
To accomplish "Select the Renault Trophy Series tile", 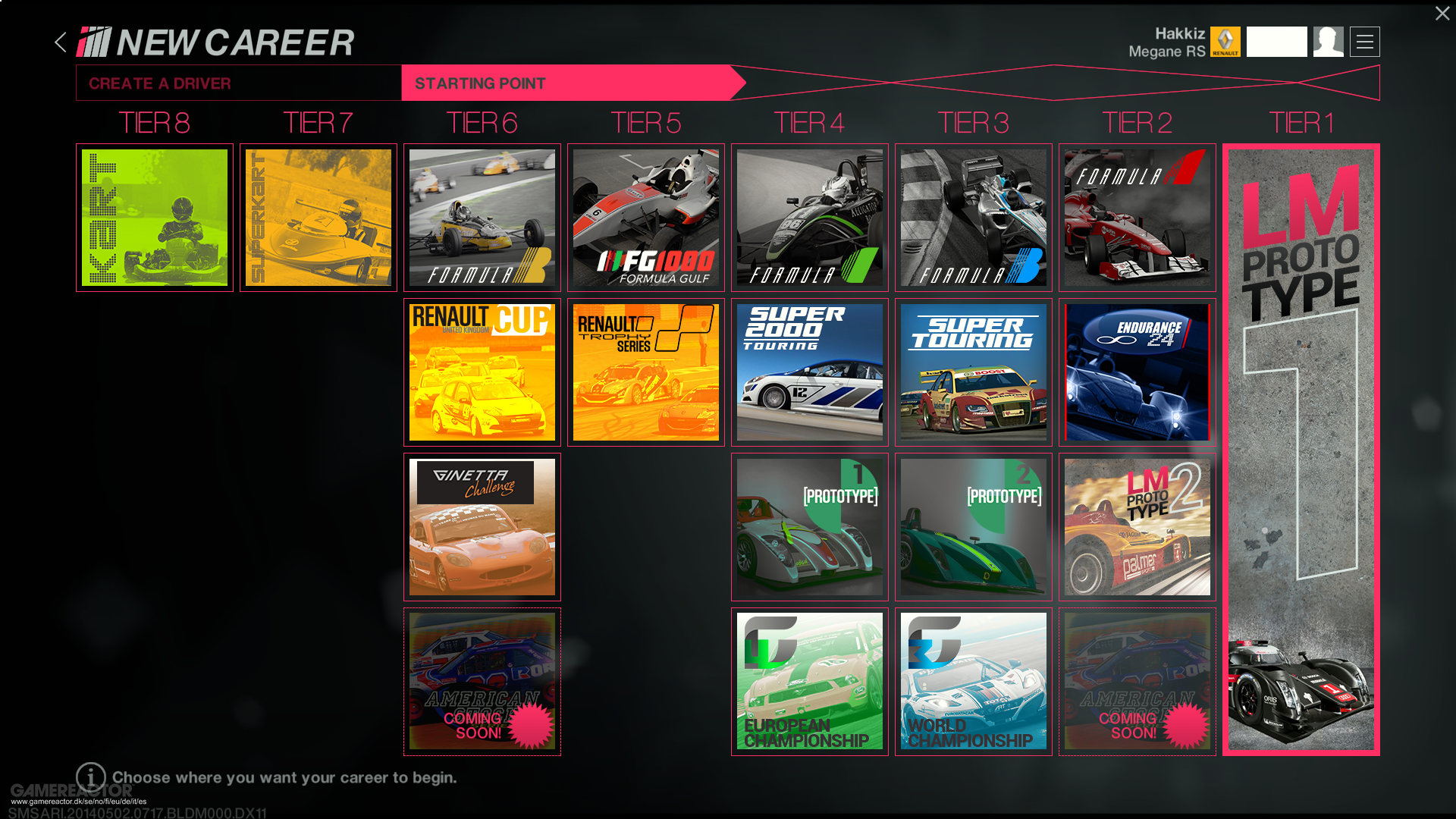I will click(x=646, y=372).
